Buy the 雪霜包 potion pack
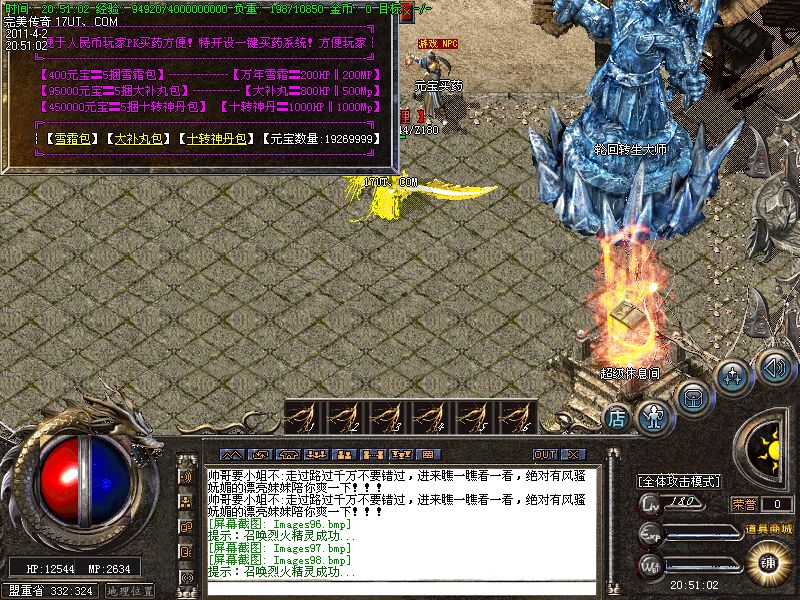 point(68,139)
